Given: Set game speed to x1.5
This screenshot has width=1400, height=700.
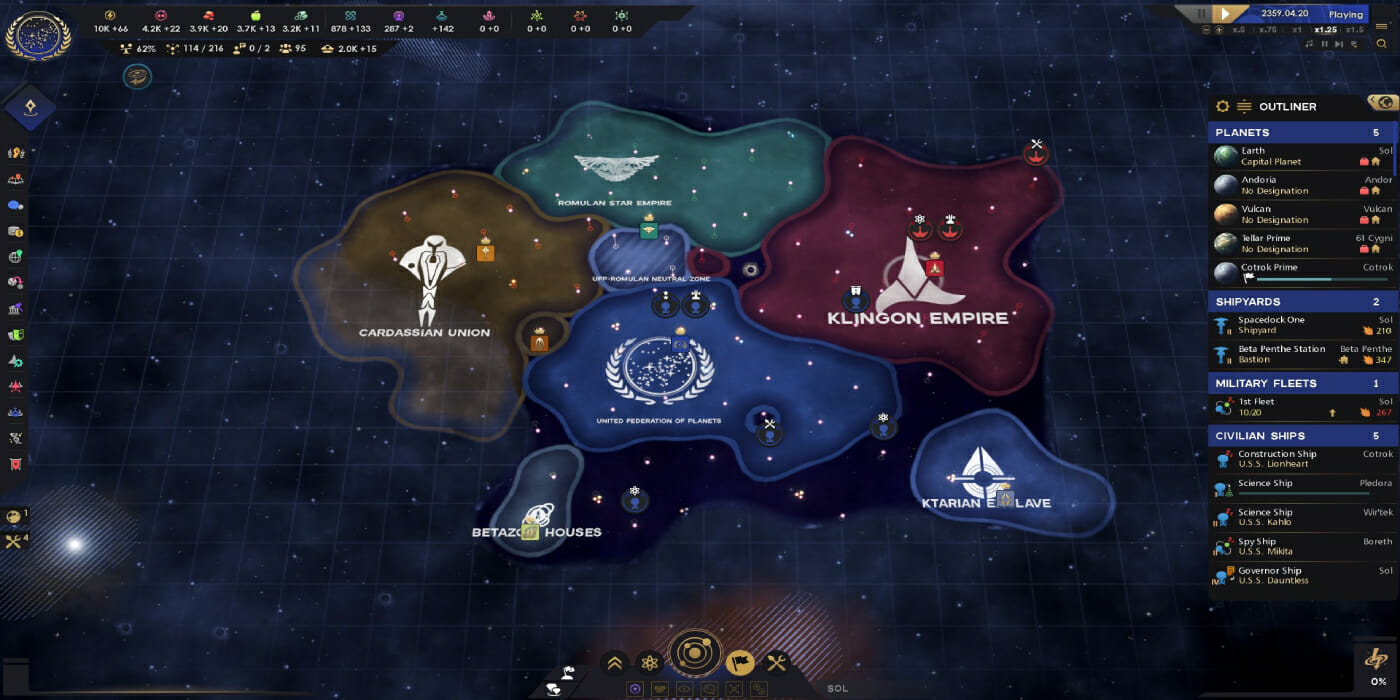Looking at the screenshot, I should click(x=1355, y=30).
